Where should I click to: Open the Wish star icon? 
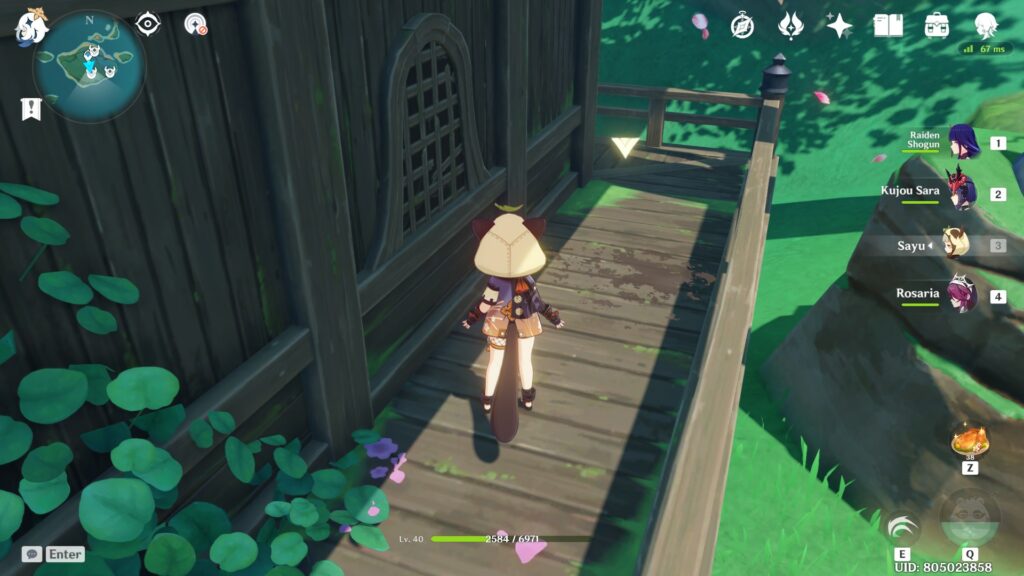click(x=838, y=26)
